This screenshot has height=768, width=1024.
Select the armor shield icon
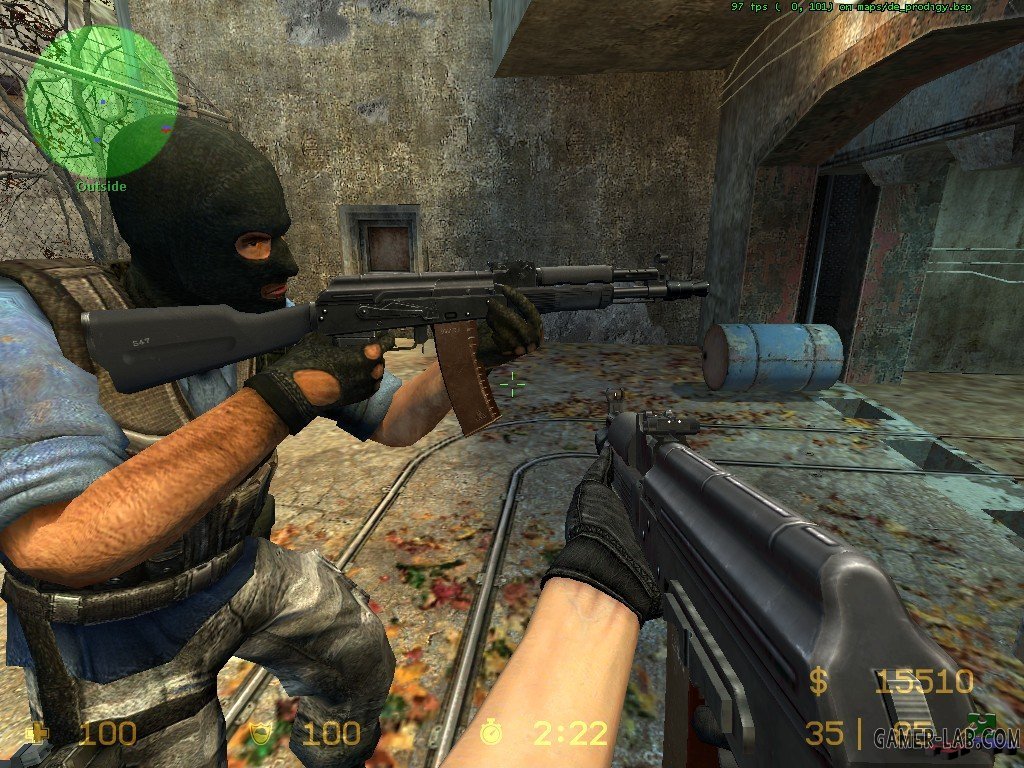pos(262,733)
